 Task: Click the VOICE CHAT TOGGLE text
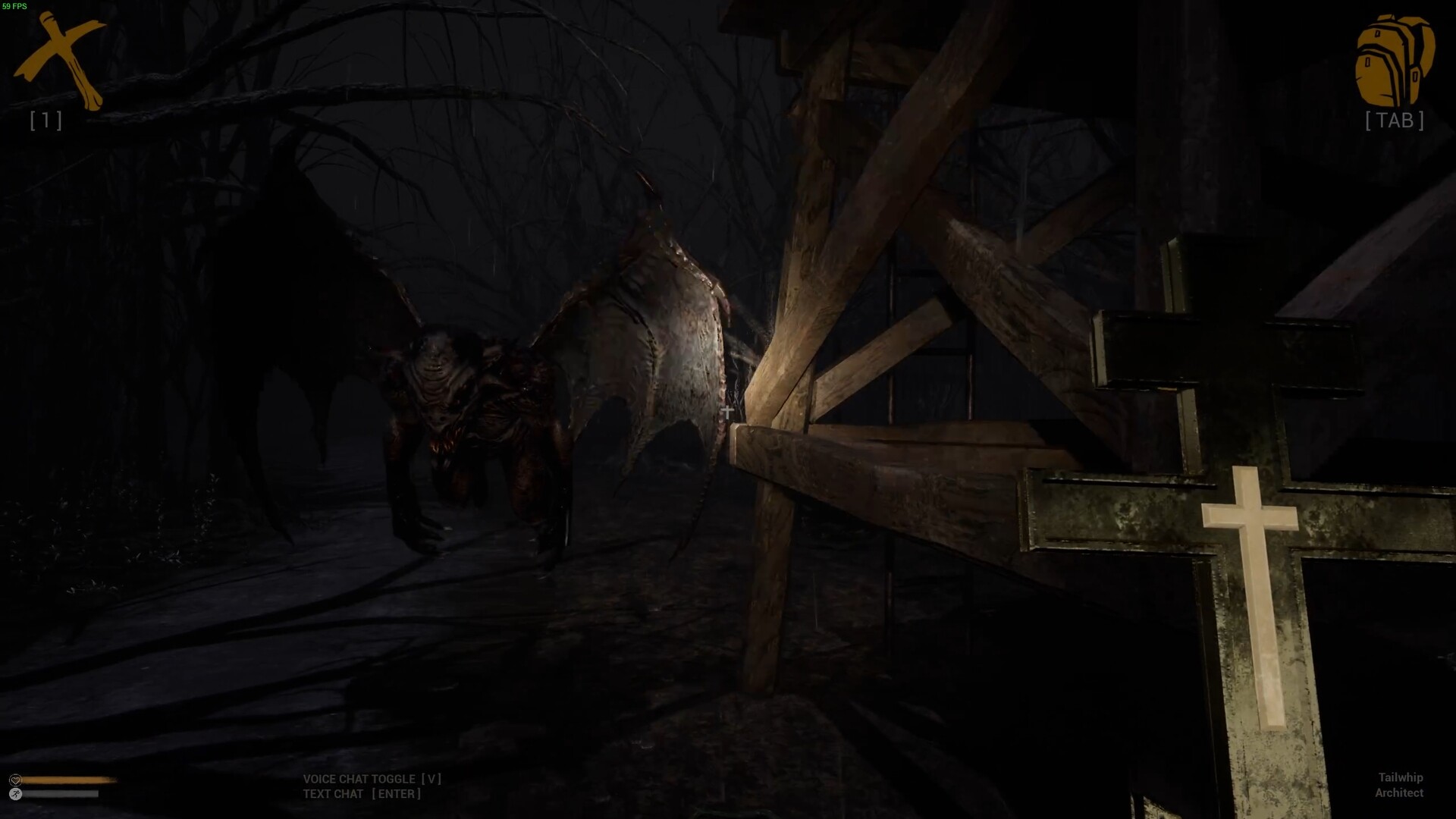[358, 779]
